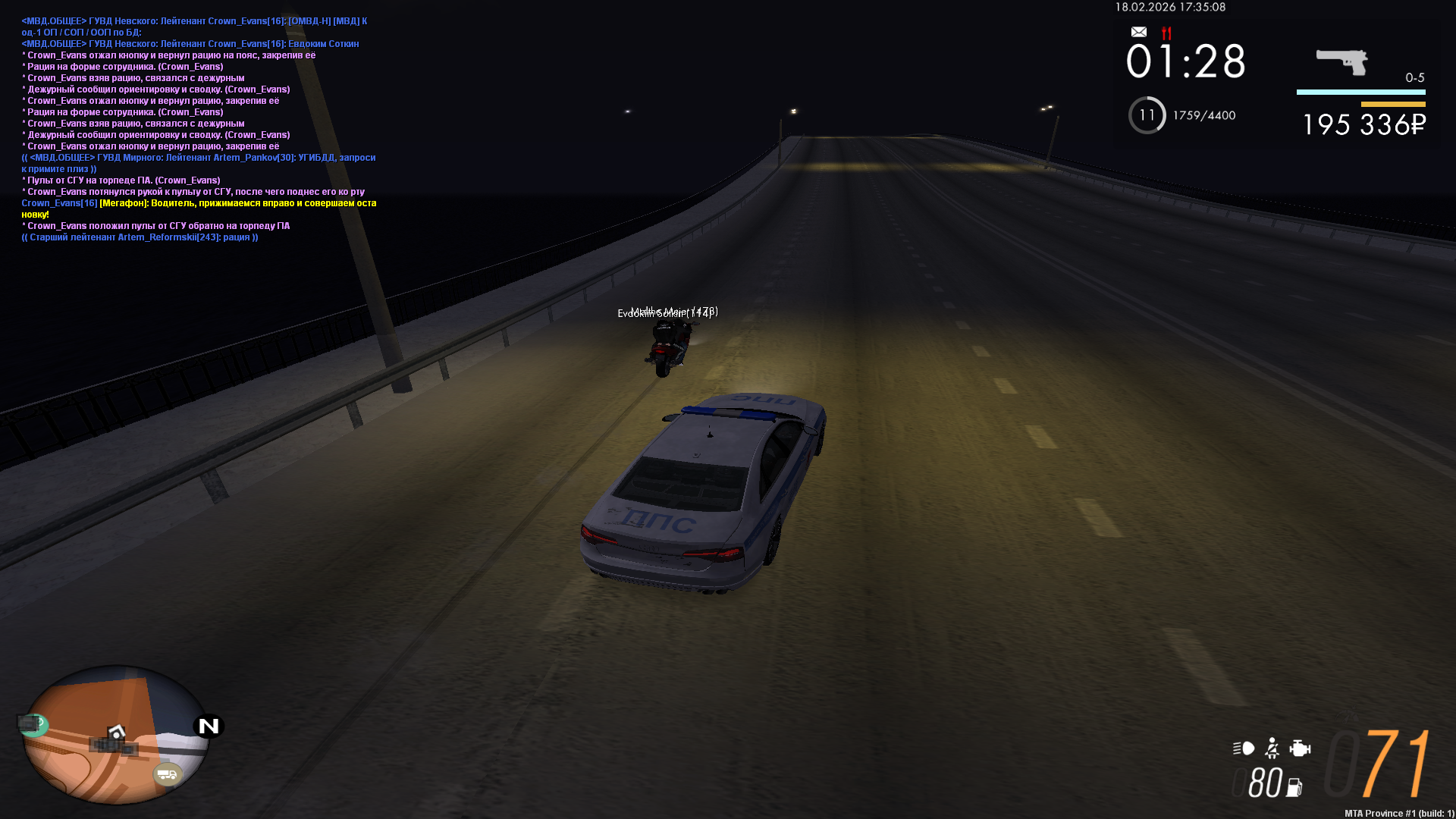Click the fuel pump icon

pyautogui.click(x=1294, y=787)
